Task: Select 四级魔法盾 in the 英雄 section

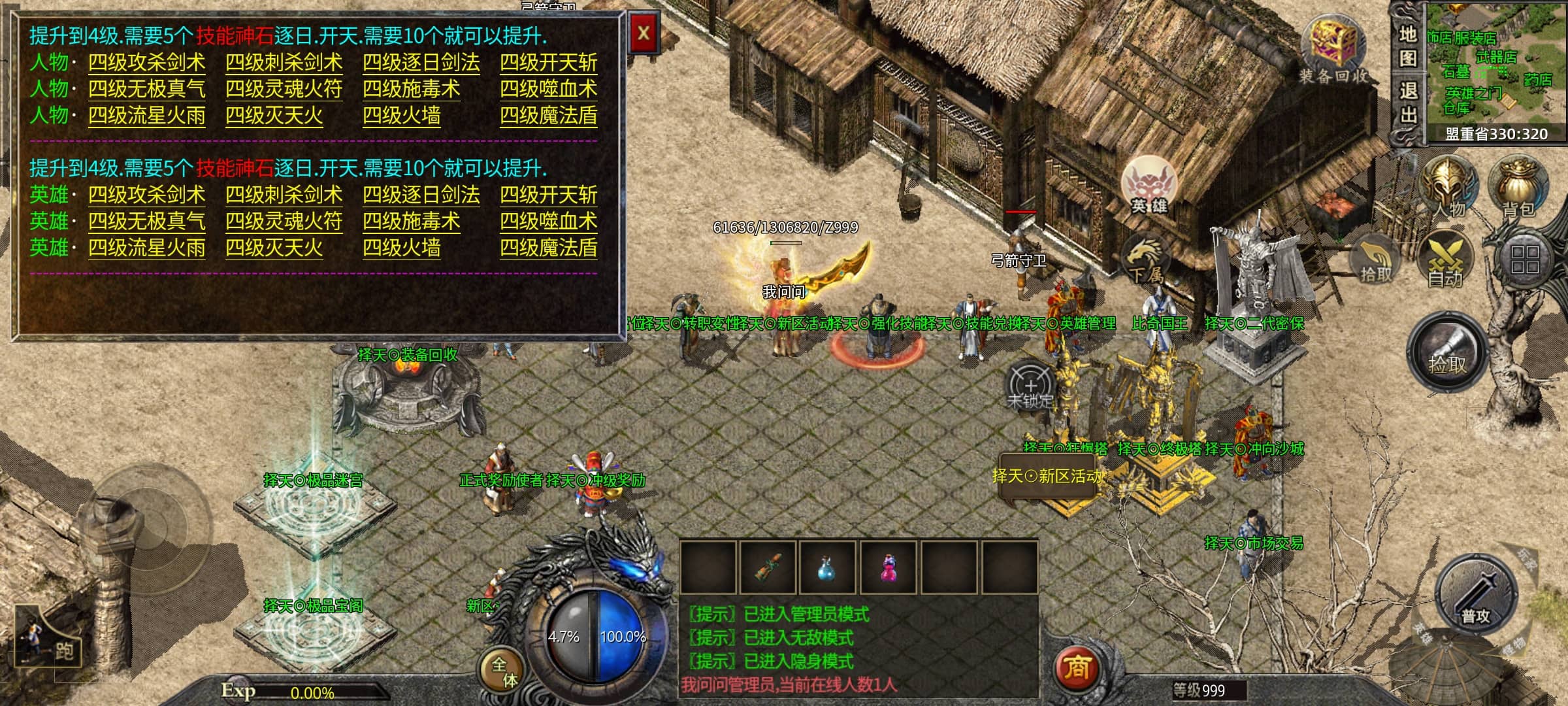Action: [549, 248]
